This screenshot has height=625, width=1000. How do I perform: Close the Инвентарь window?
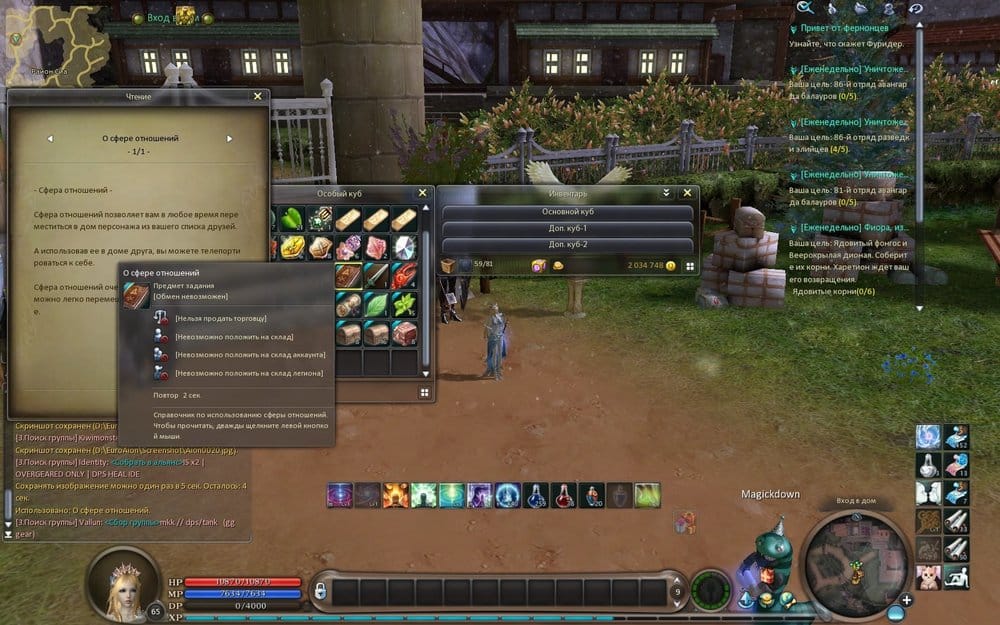(x=687, y=193)
